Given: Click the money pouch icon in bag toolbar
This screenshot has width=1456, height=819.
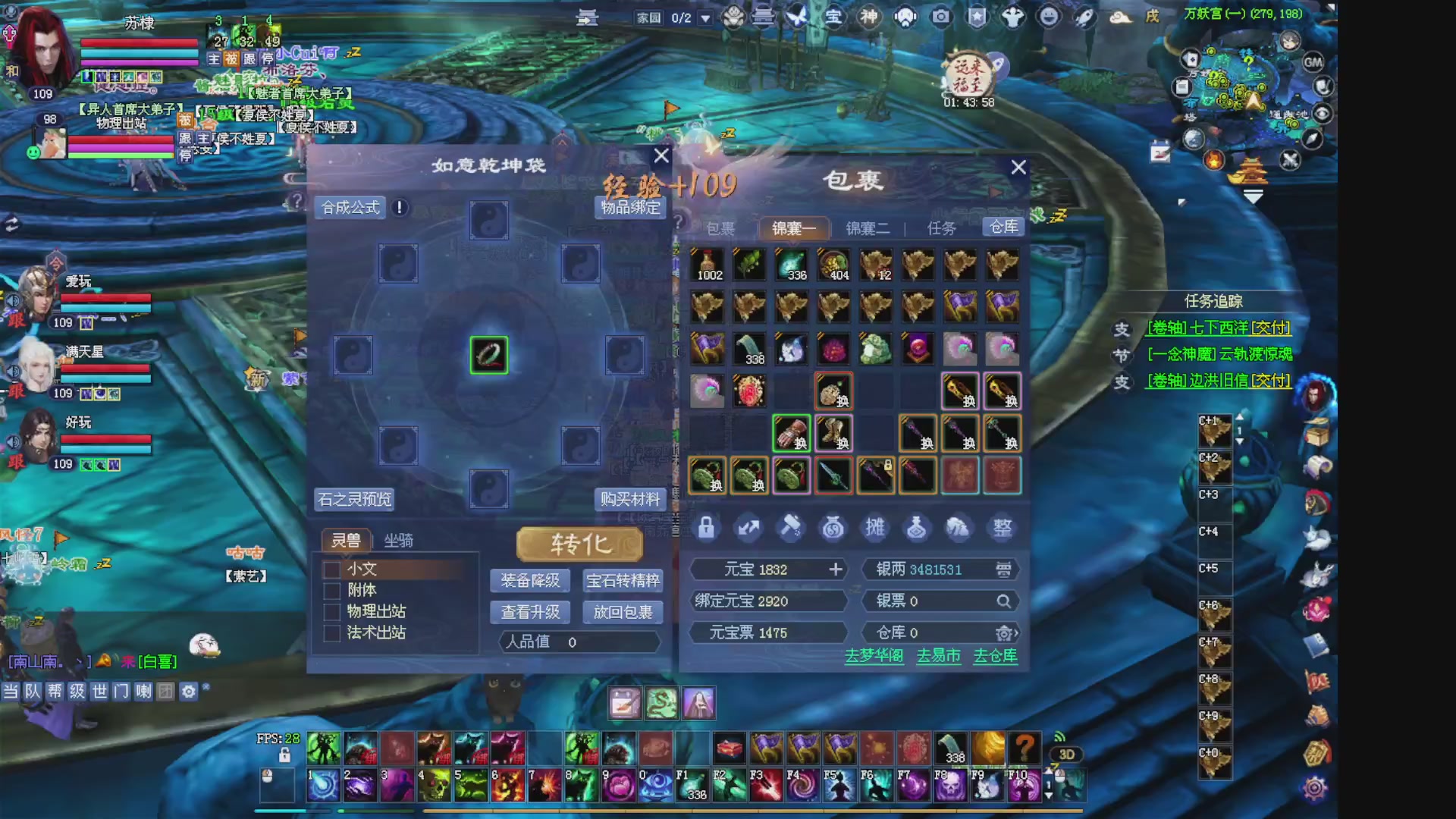Looking at the screenshot, I should [x=833, y=529].
